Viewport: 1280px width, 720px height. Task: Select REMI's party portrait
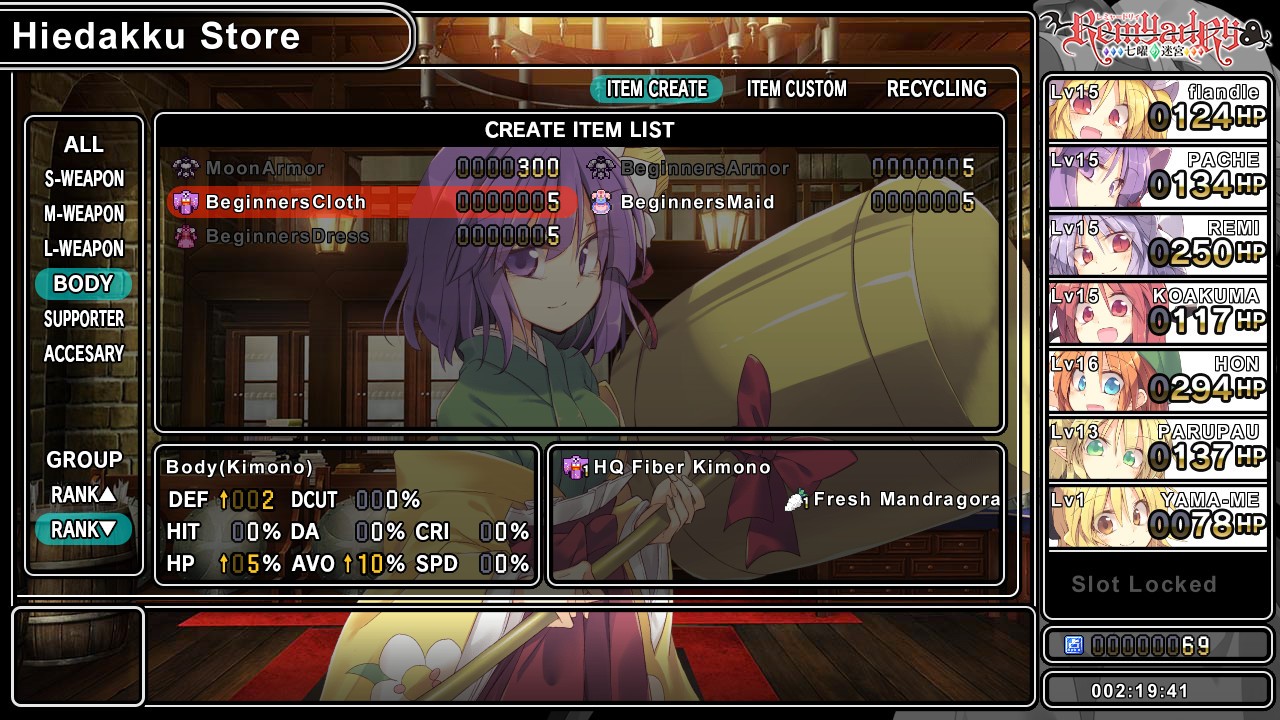tap(1157, 245)
